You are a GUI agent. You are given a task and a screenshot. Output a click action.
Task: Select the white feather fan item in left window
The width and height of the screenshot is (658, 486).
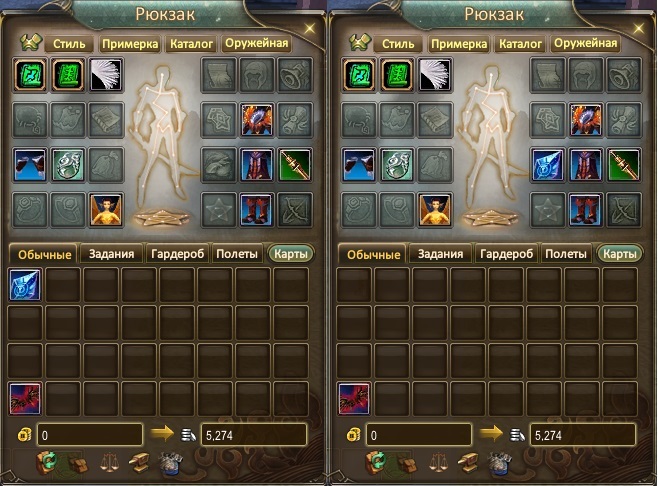click(105, 75)
